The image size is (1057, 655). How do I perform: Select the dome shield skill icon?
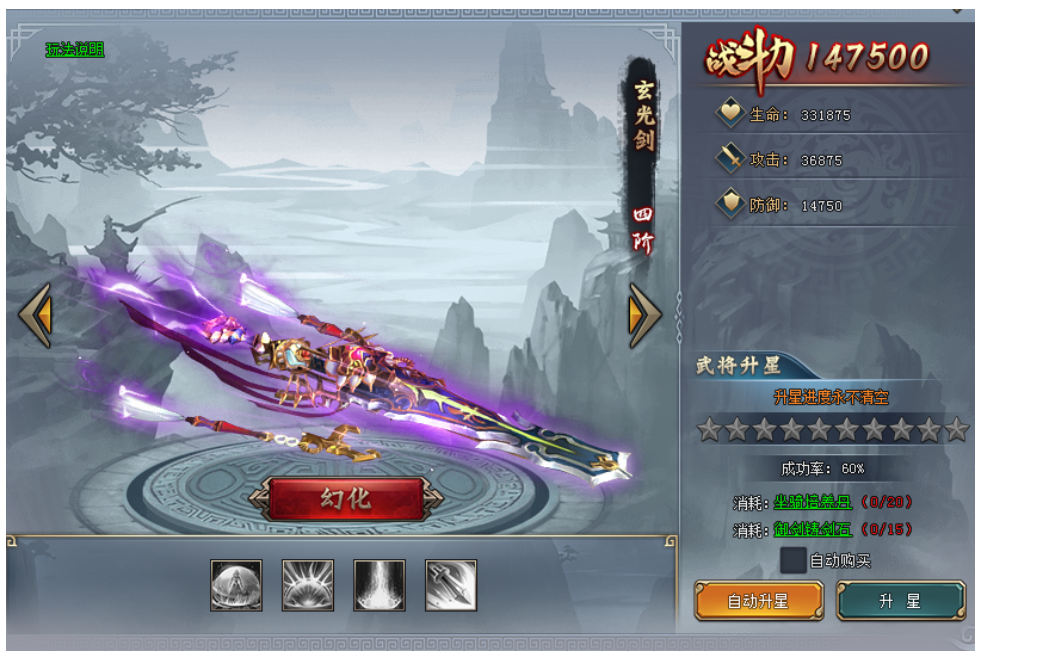pyautogui.click(x=237, y=585)
